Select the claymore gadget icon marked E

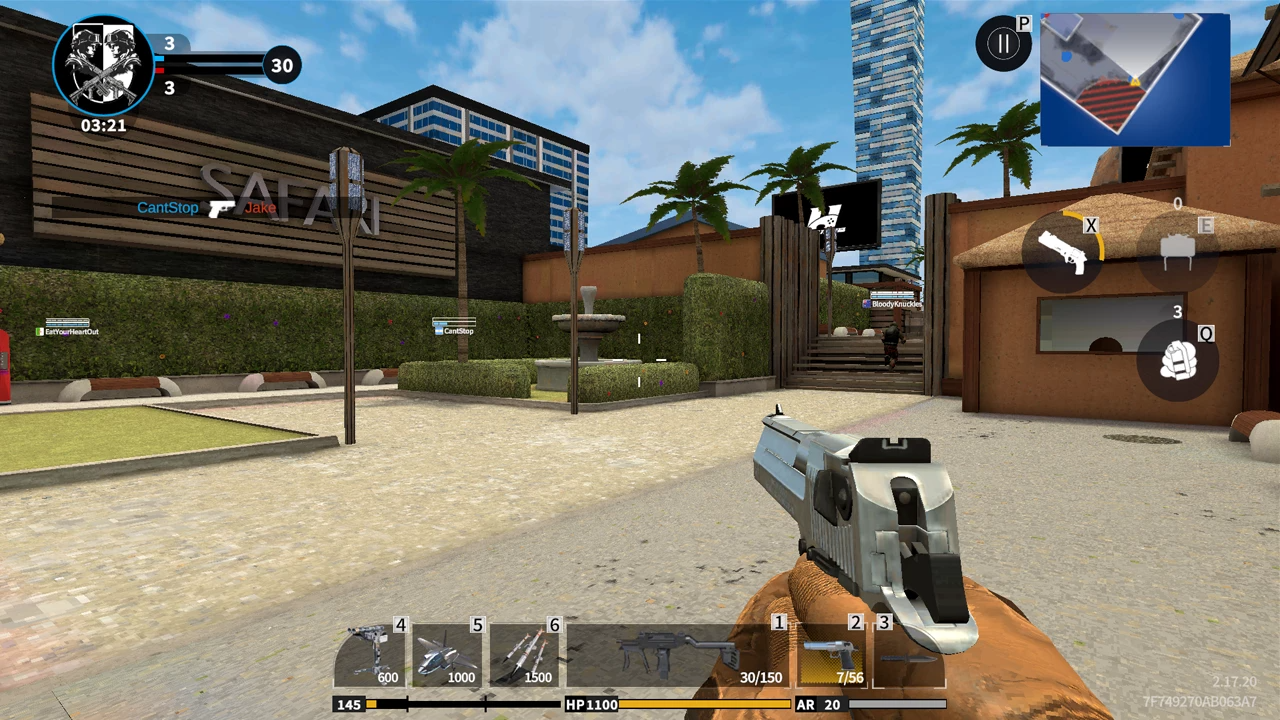click(x=1177, y=248)
